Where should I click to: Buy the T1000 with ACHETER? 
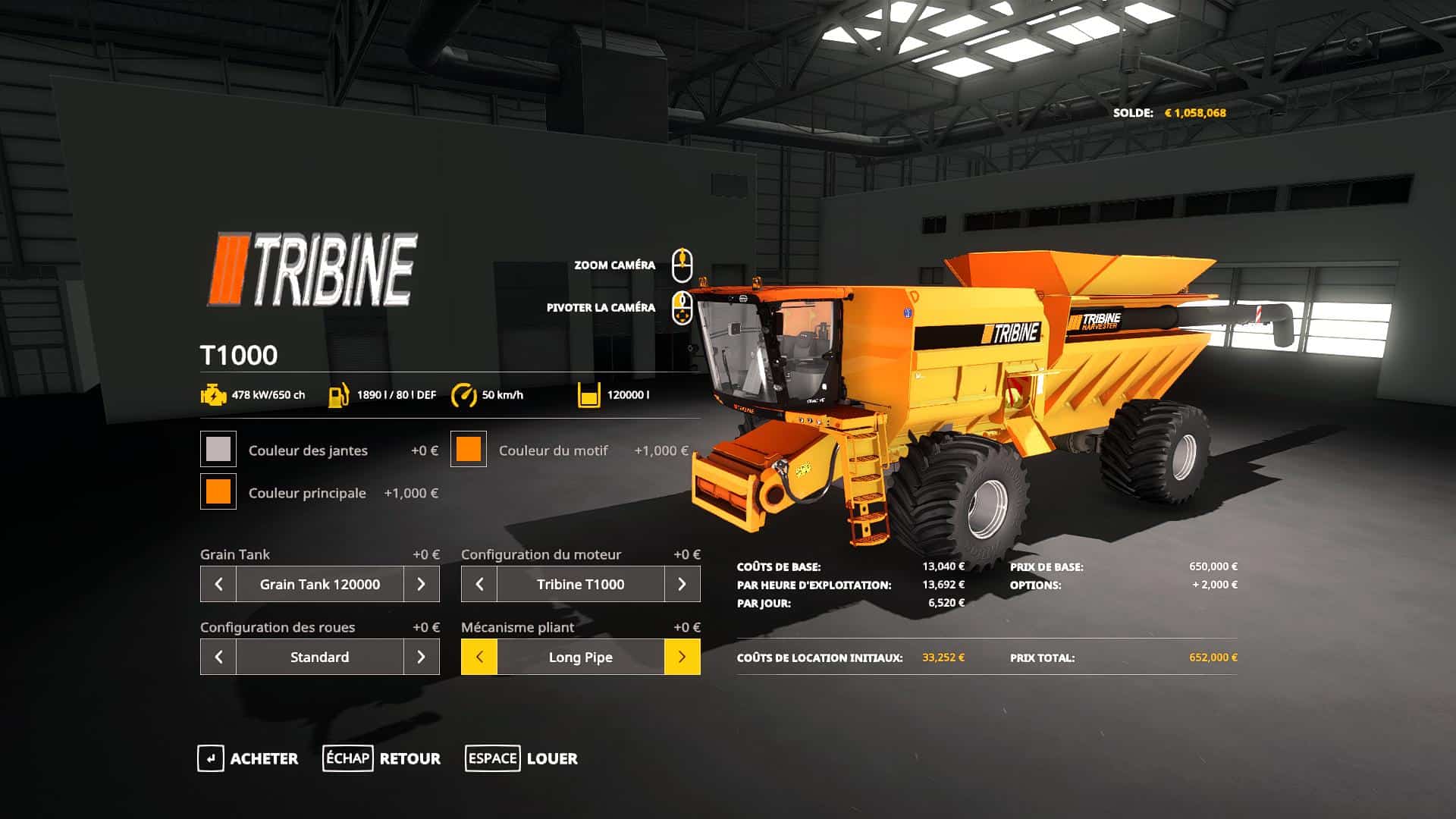tap(248, 758)
